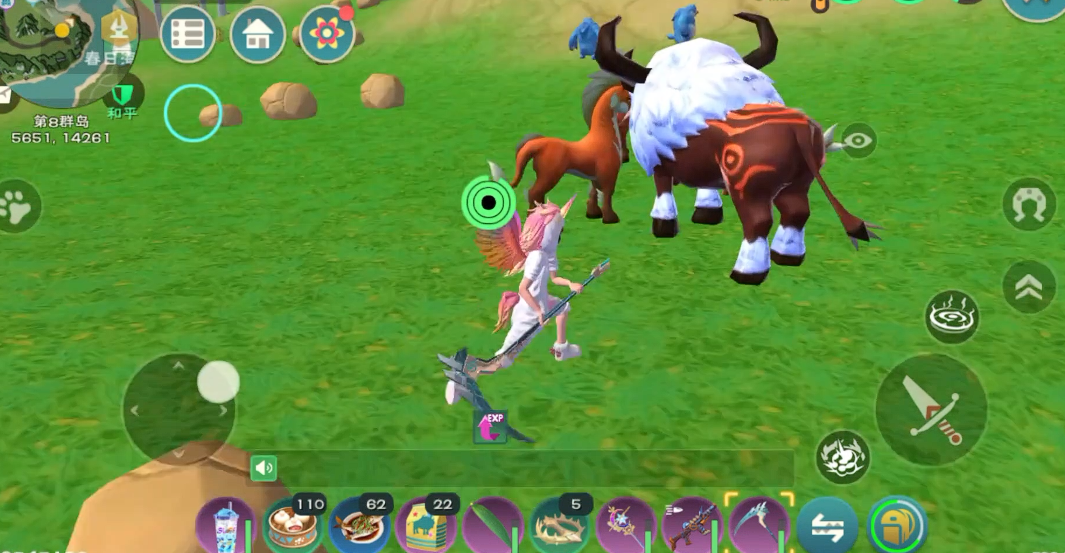
Task: Toggle the green shield peace mode
Action: pyautogui.click(x=123, y=95)
